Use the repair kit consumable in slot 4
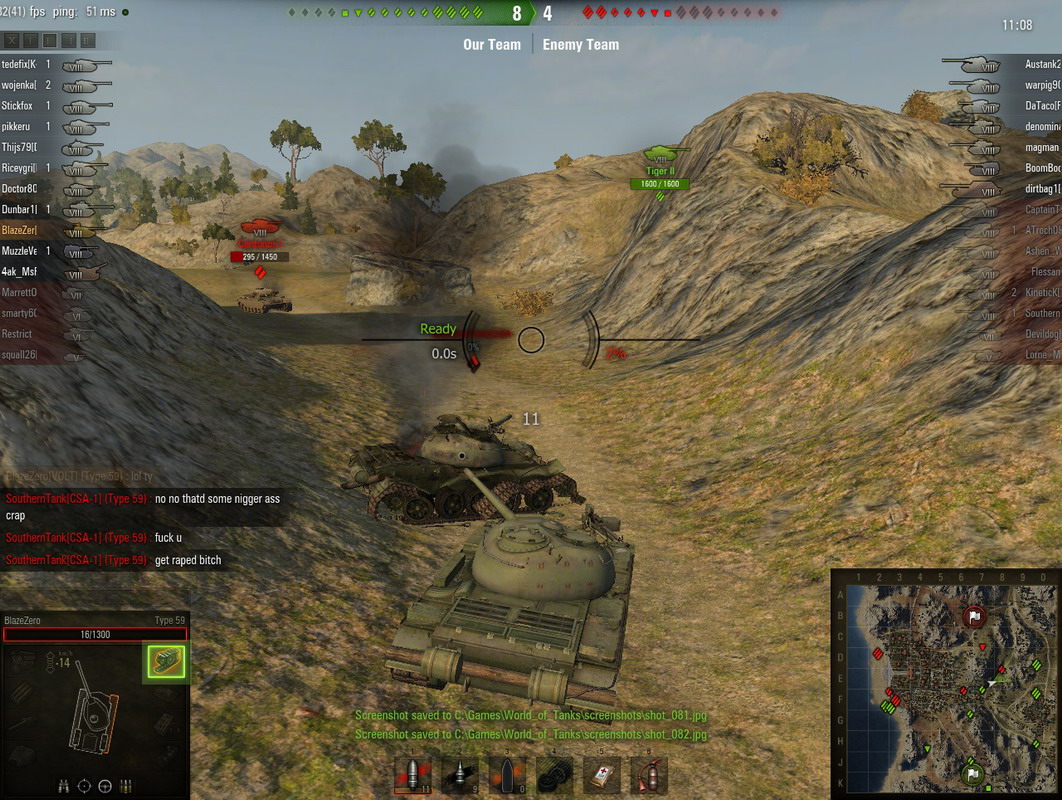The width and height of the screenshot is (1062, 800). 554,775
